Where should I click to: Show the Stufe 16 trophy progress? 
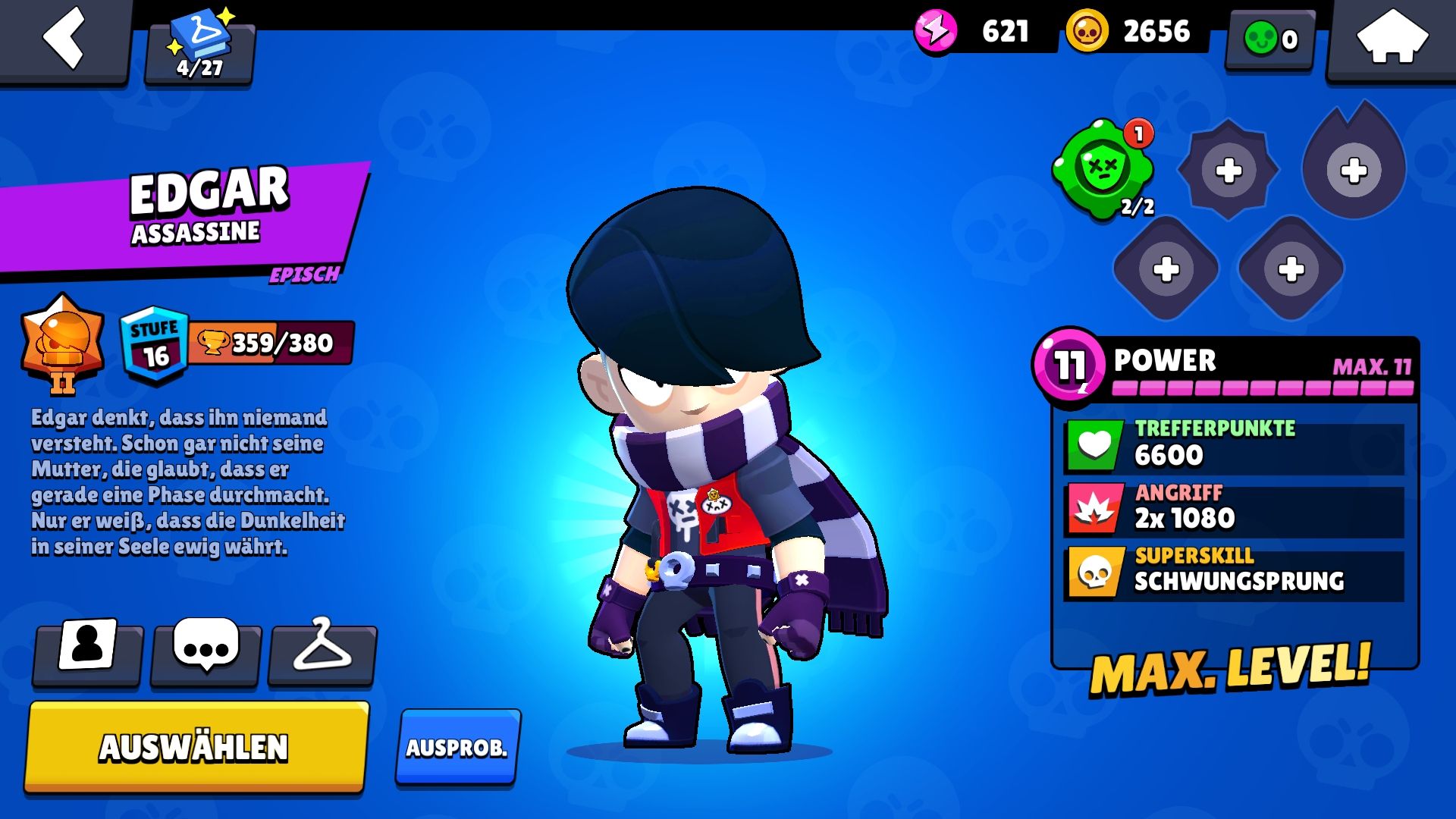pos(237,344)
